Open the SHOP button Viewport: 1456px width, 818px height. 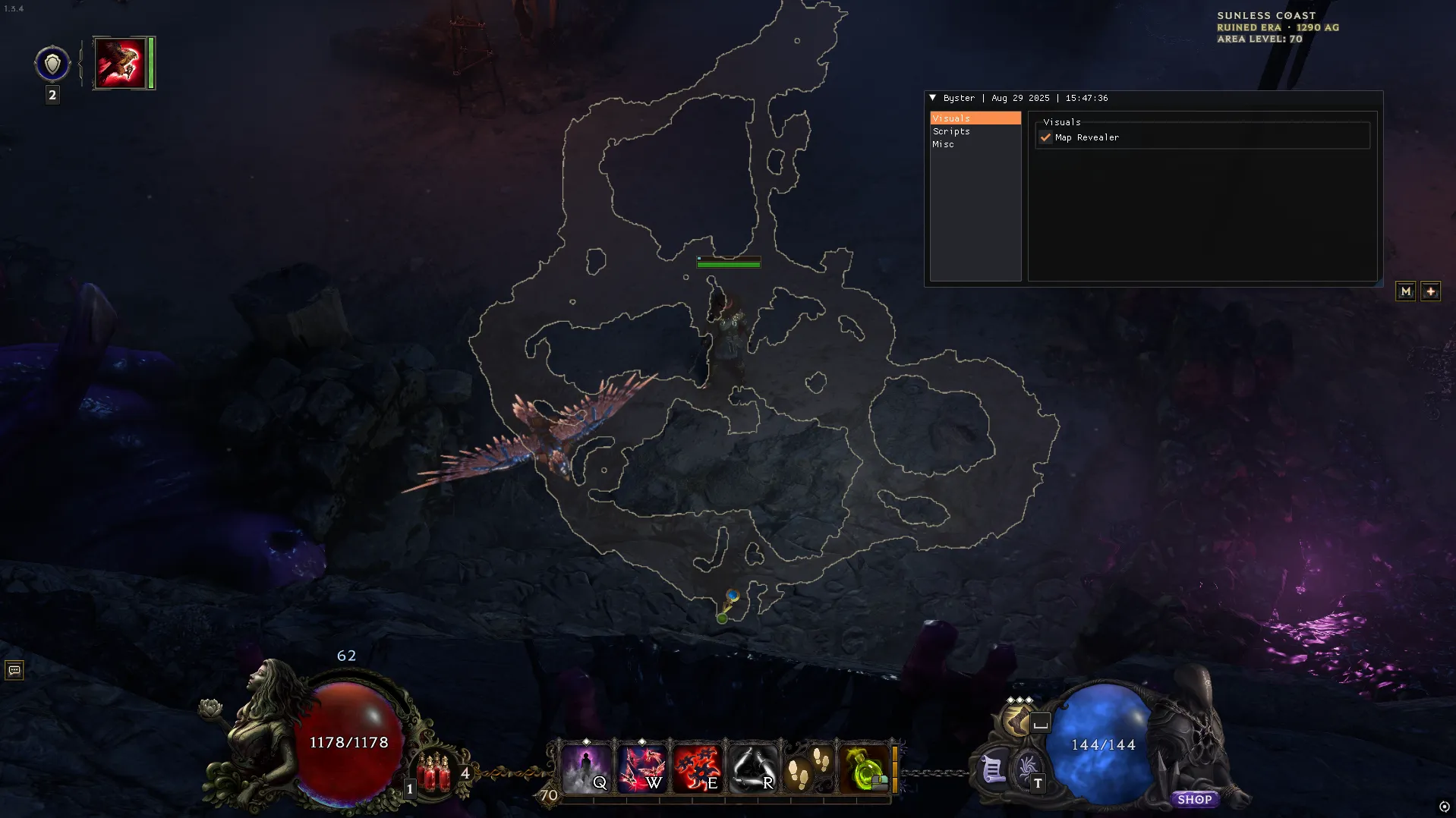pyautogui.click(x=1194, y=799)
